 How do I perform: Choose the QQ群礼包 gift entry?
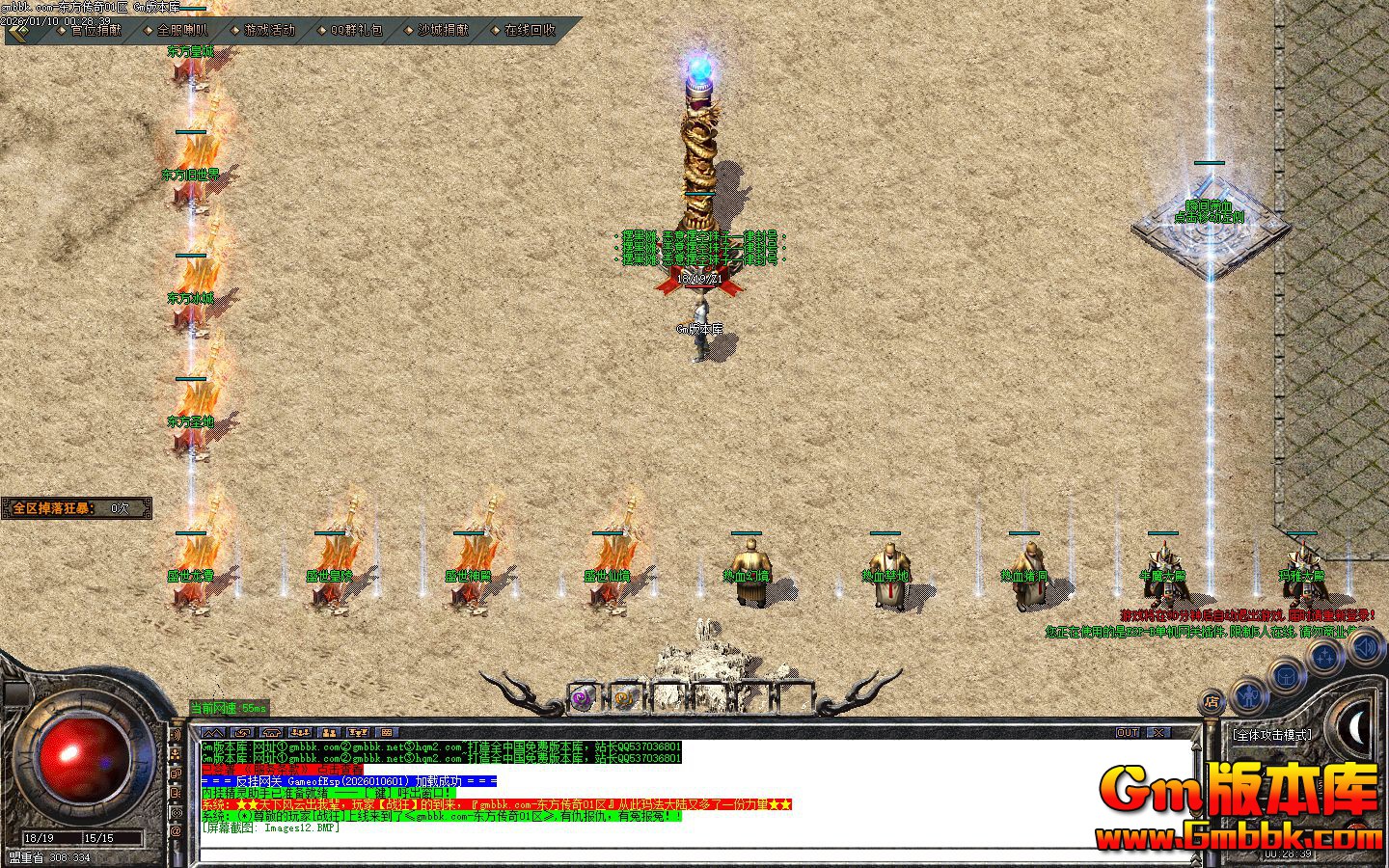coord(356,30)
